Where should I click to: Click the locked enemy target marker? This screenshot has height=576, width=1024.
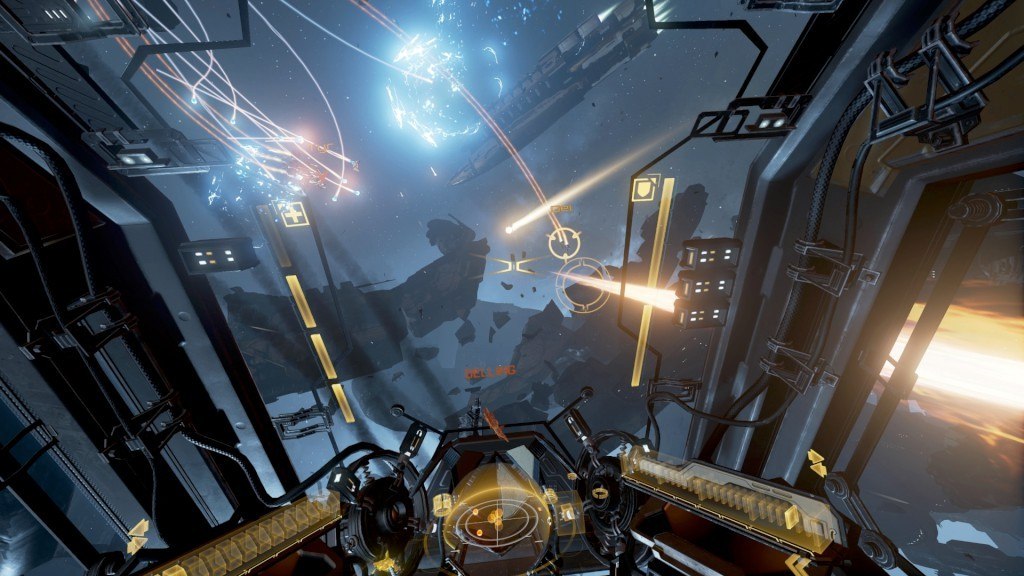(x=564, y=242)
